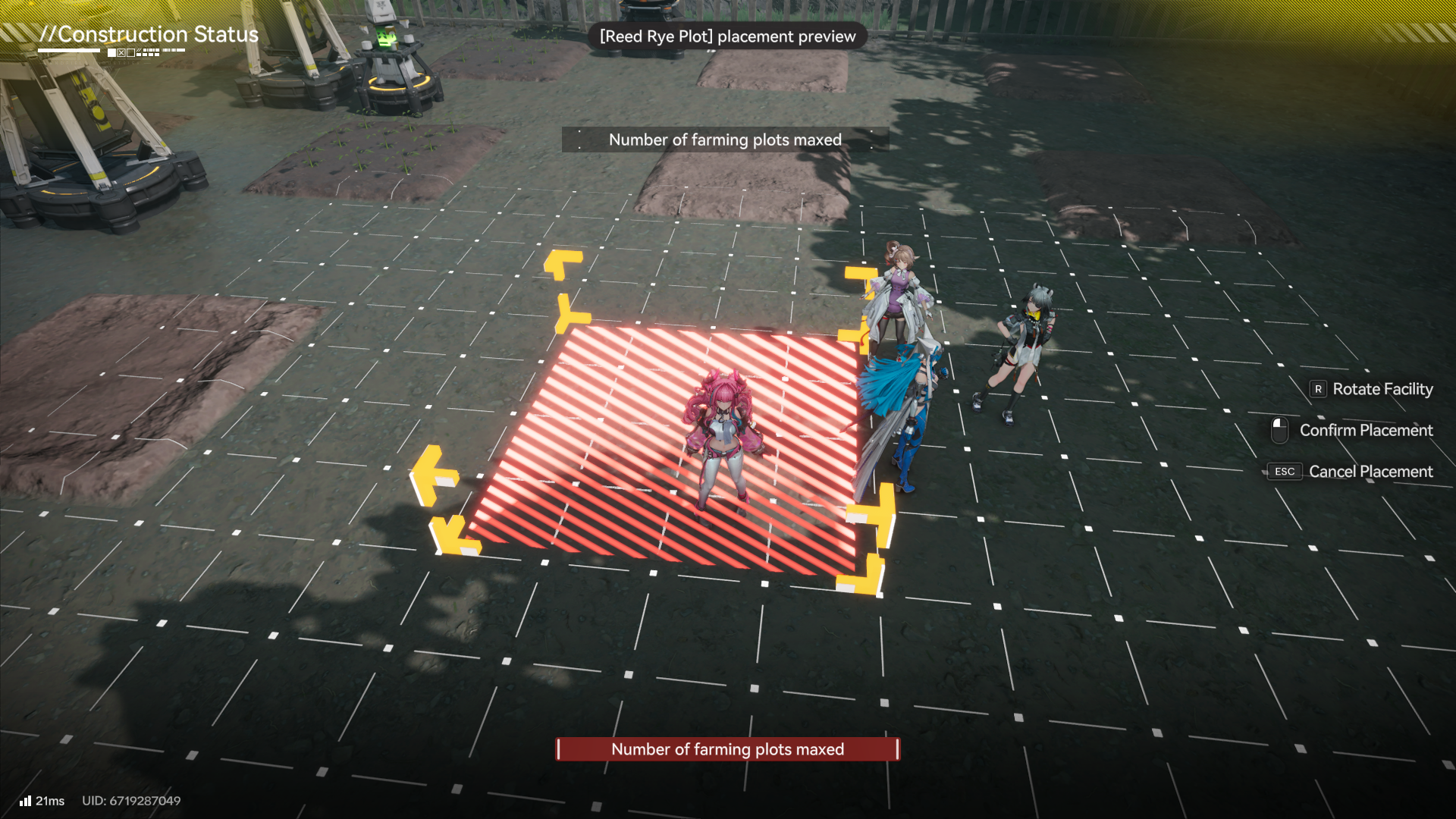Choose Cancel Placement
Viewport: 1456px width, 819px height.
coord(1359,472)
